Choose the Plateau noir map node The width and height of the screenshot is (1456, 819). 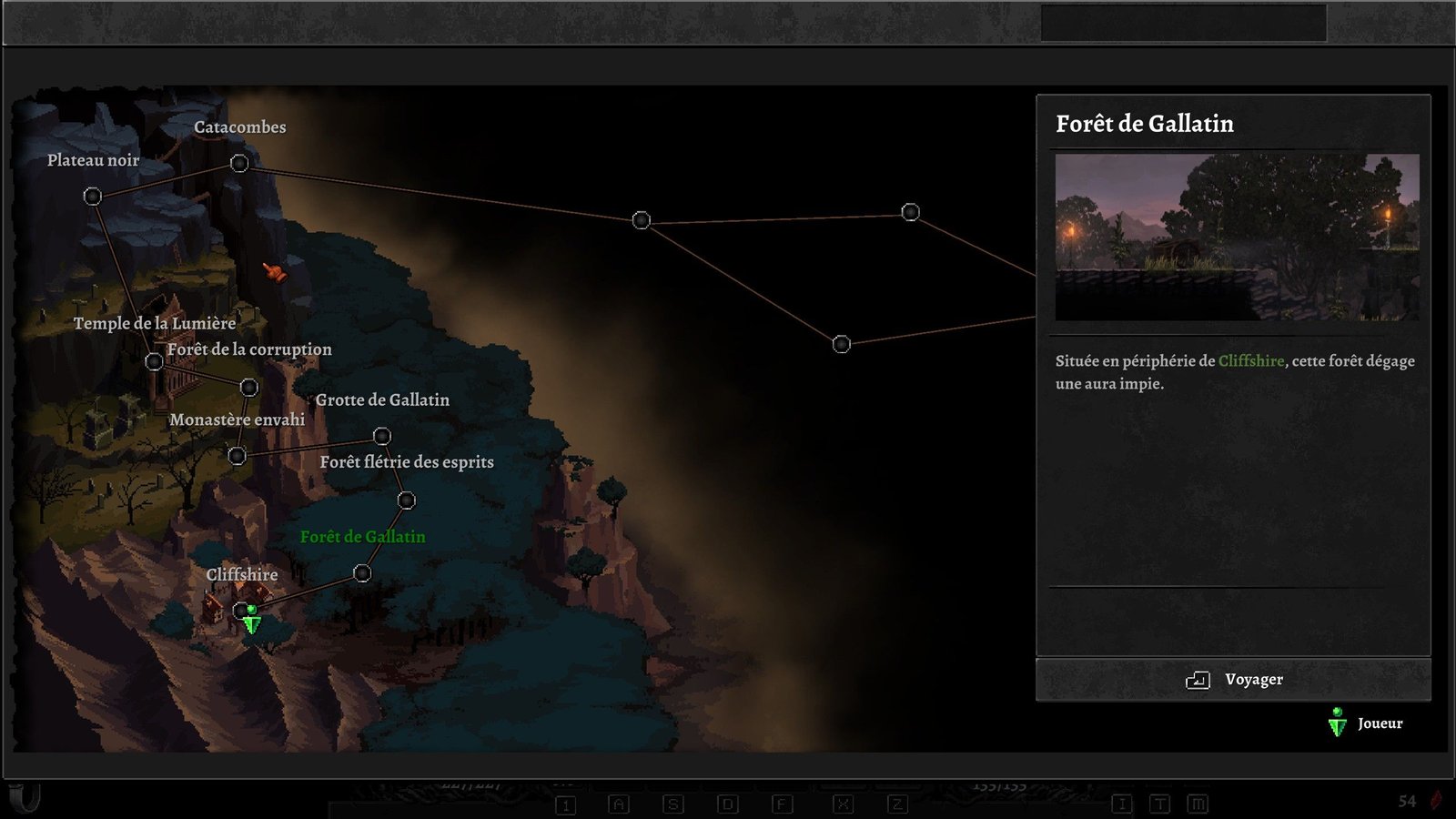[93, 197]
